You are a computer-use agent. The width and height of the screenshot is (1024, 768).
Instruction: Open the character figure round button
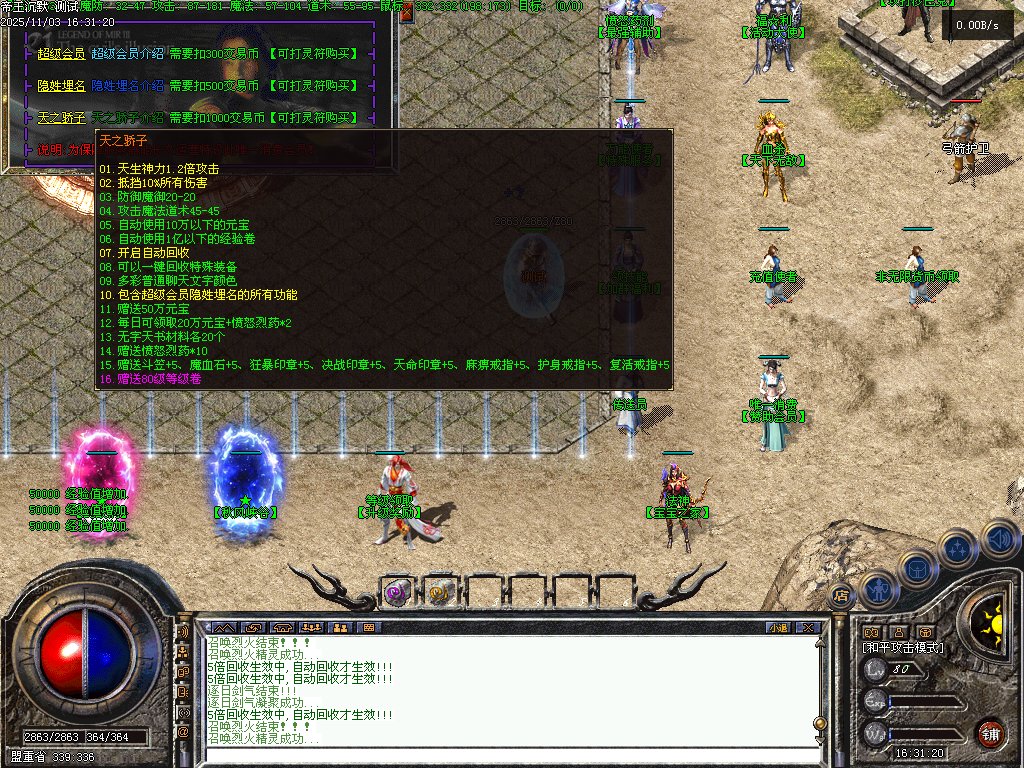tap(877, 587)
